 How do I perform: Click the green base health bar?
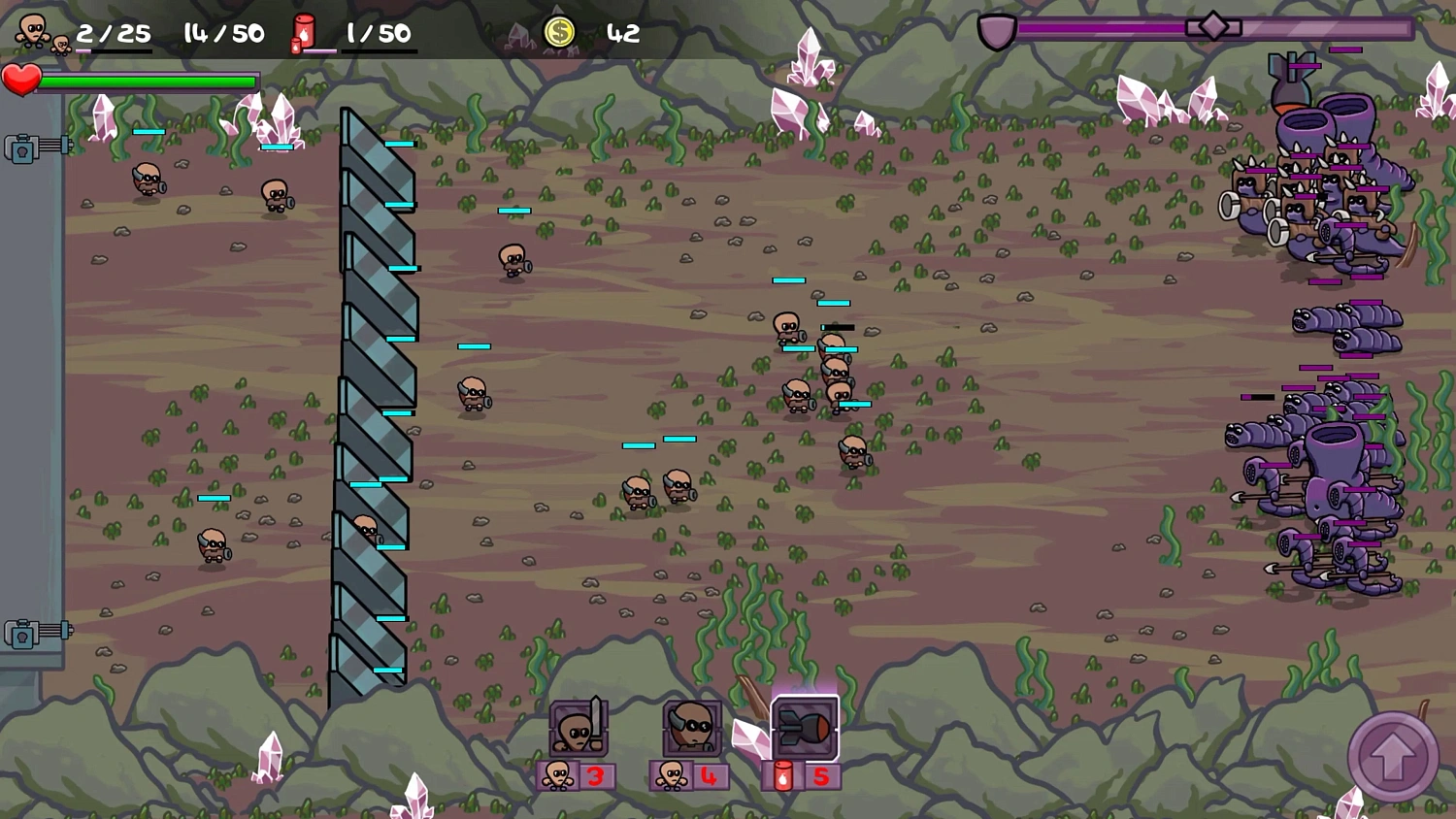point(150,82)
